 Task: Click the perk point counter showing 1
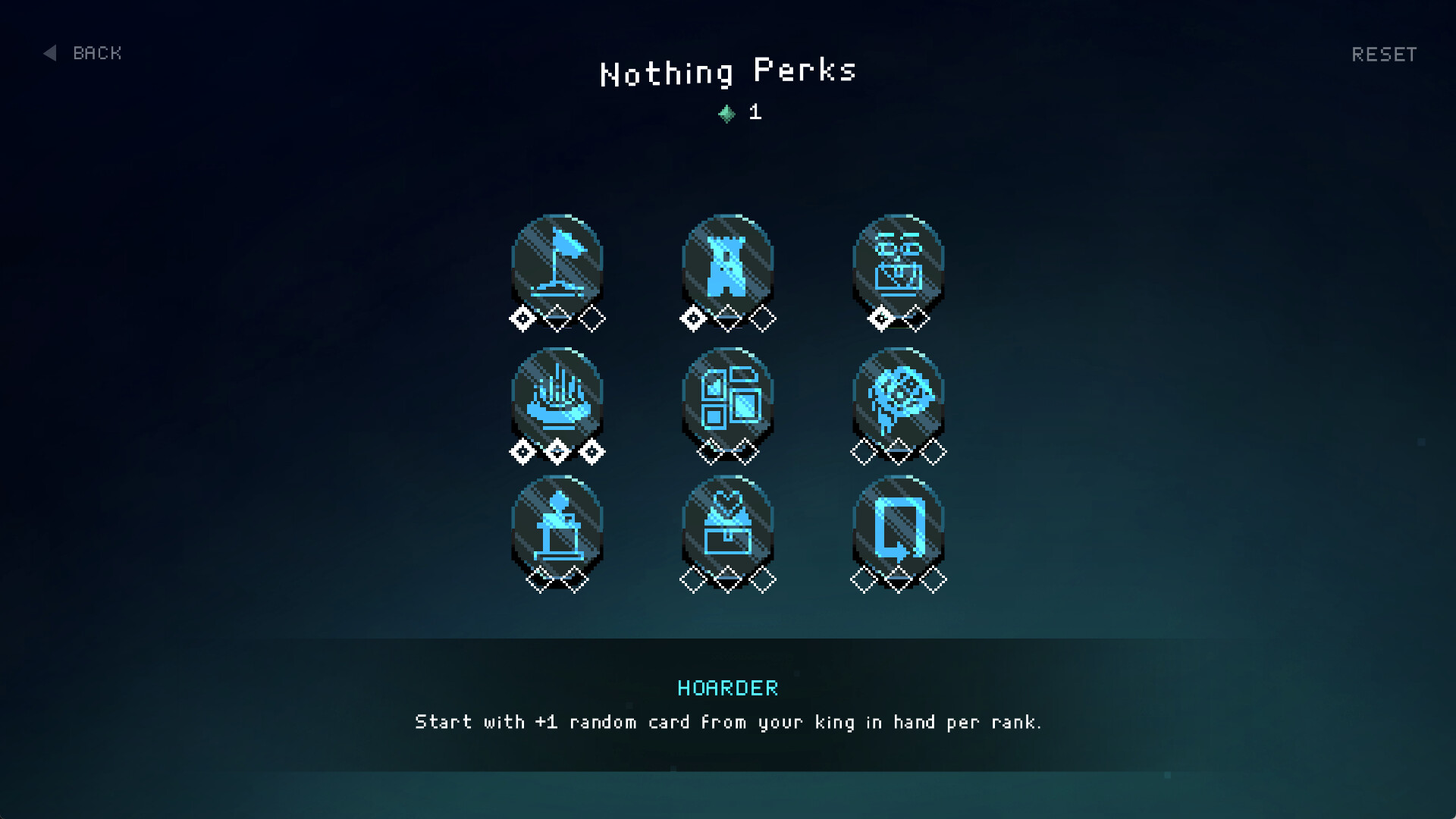tap(754, 114)
